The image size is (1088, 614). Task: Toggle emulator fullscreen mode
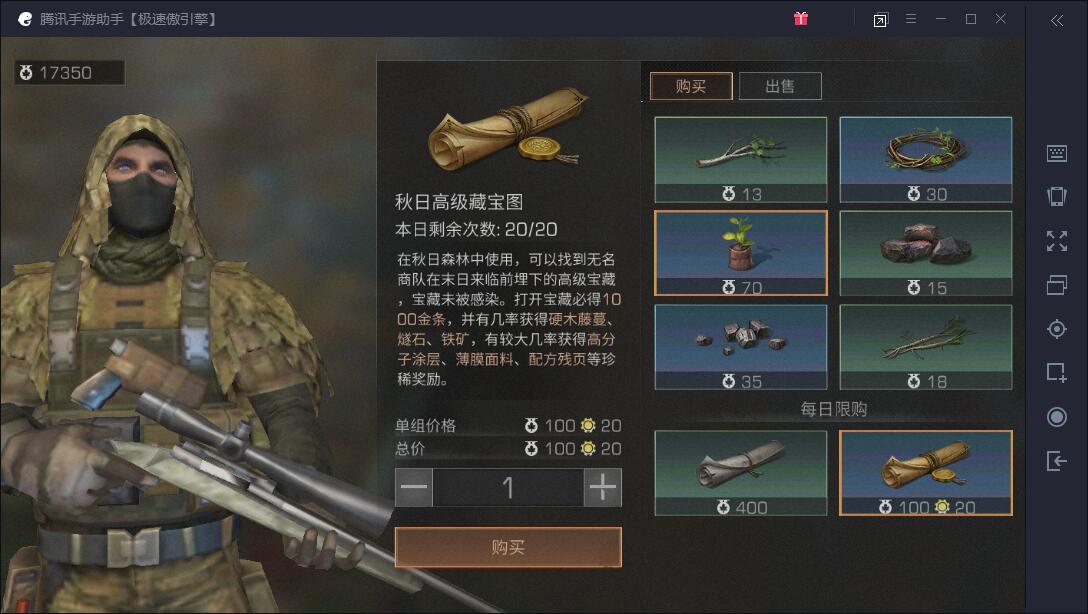(x=1057, y=240)
